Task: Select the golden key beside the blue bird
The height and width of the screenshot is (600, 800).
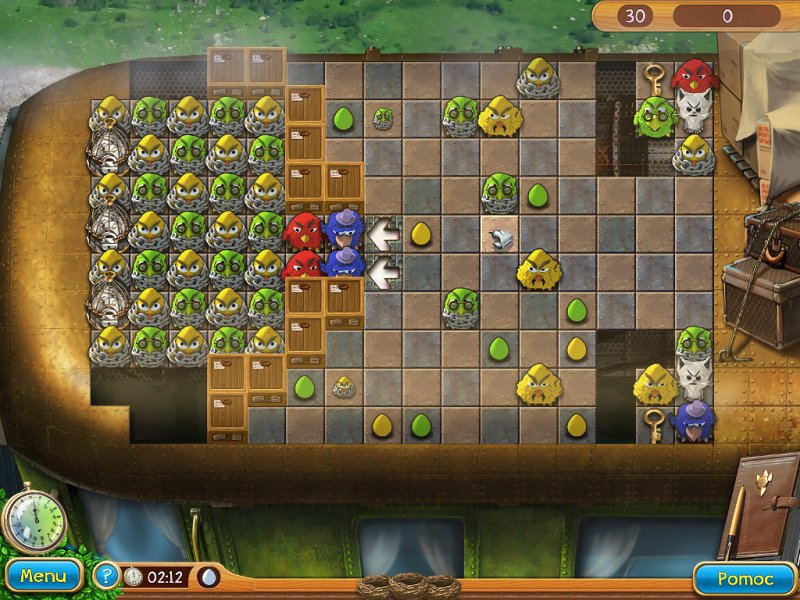Action: pos(655,423)
